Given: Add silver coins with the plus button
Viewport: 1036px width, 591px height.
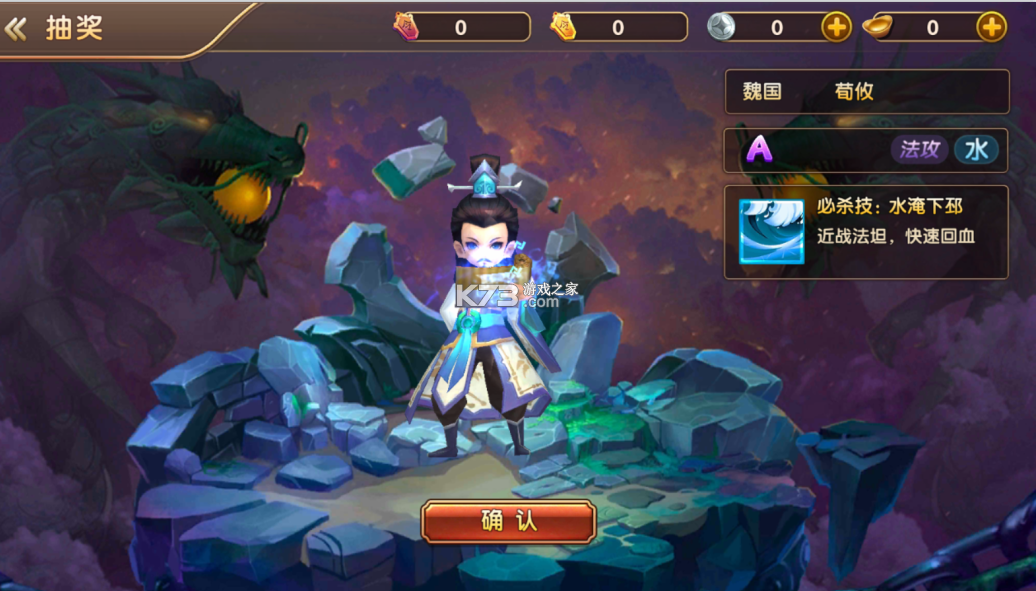Looking at the screenshot, I should click(836, 27).
